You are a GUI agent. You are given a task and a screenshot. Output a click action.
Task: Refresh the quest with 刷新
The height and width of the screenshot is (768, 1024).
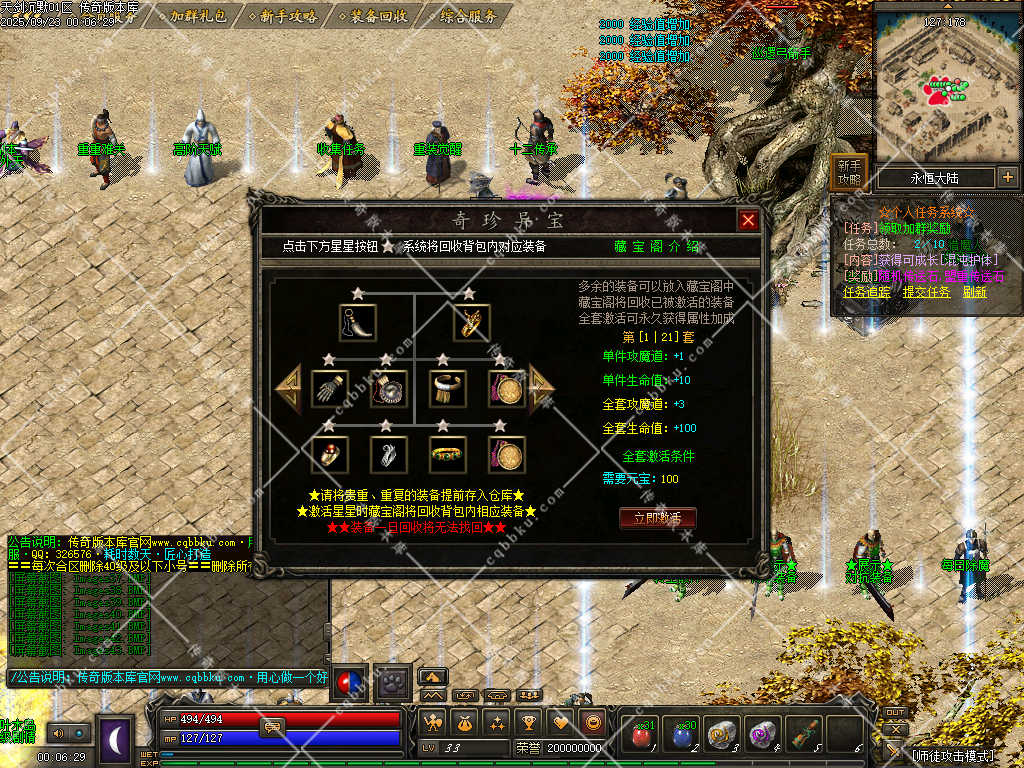click(x=974, y=292)
